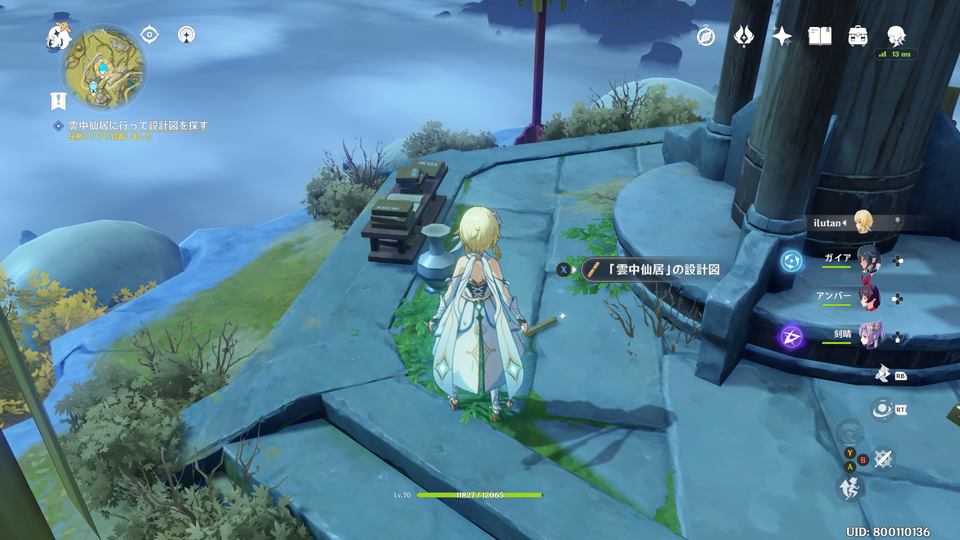This screenshot has height=540, width=960.
Task: Pick up the 「雲中仙居」の設計図 item
Action: coord(650,269)
